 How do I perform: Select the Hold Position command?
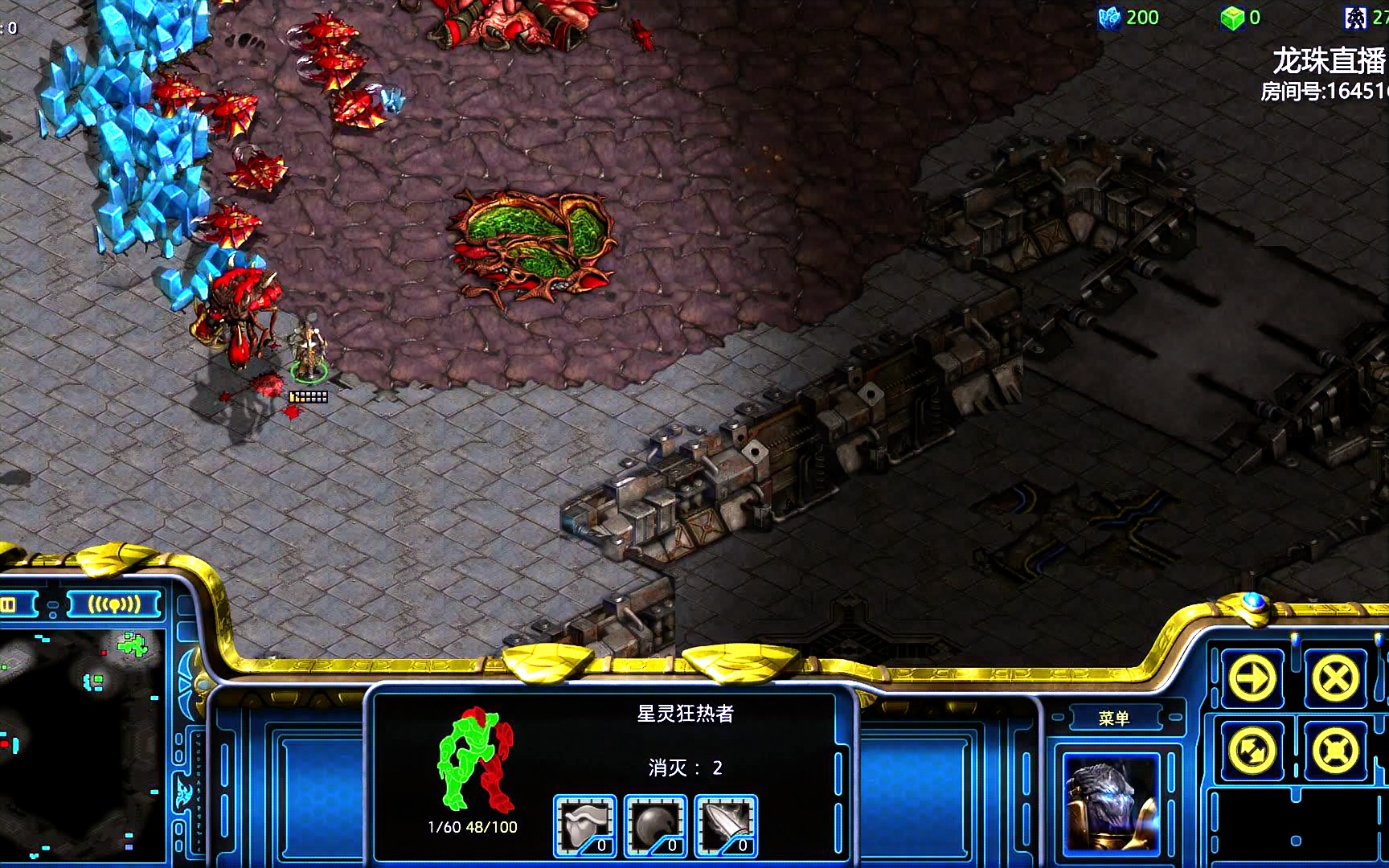tap(1335, 751)
